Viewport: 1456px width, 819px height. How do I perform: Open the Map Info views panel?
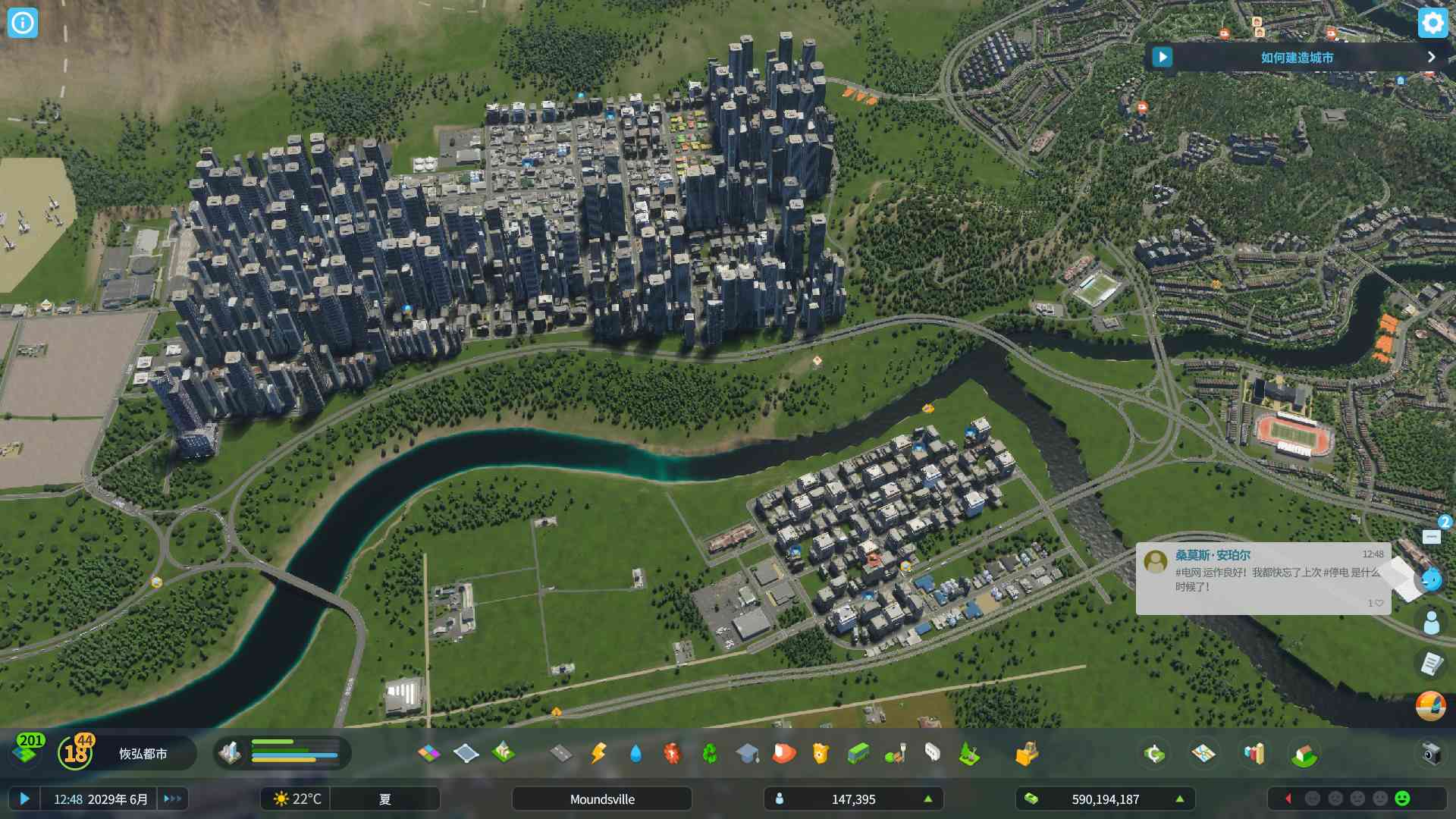tap(1202, 753)
